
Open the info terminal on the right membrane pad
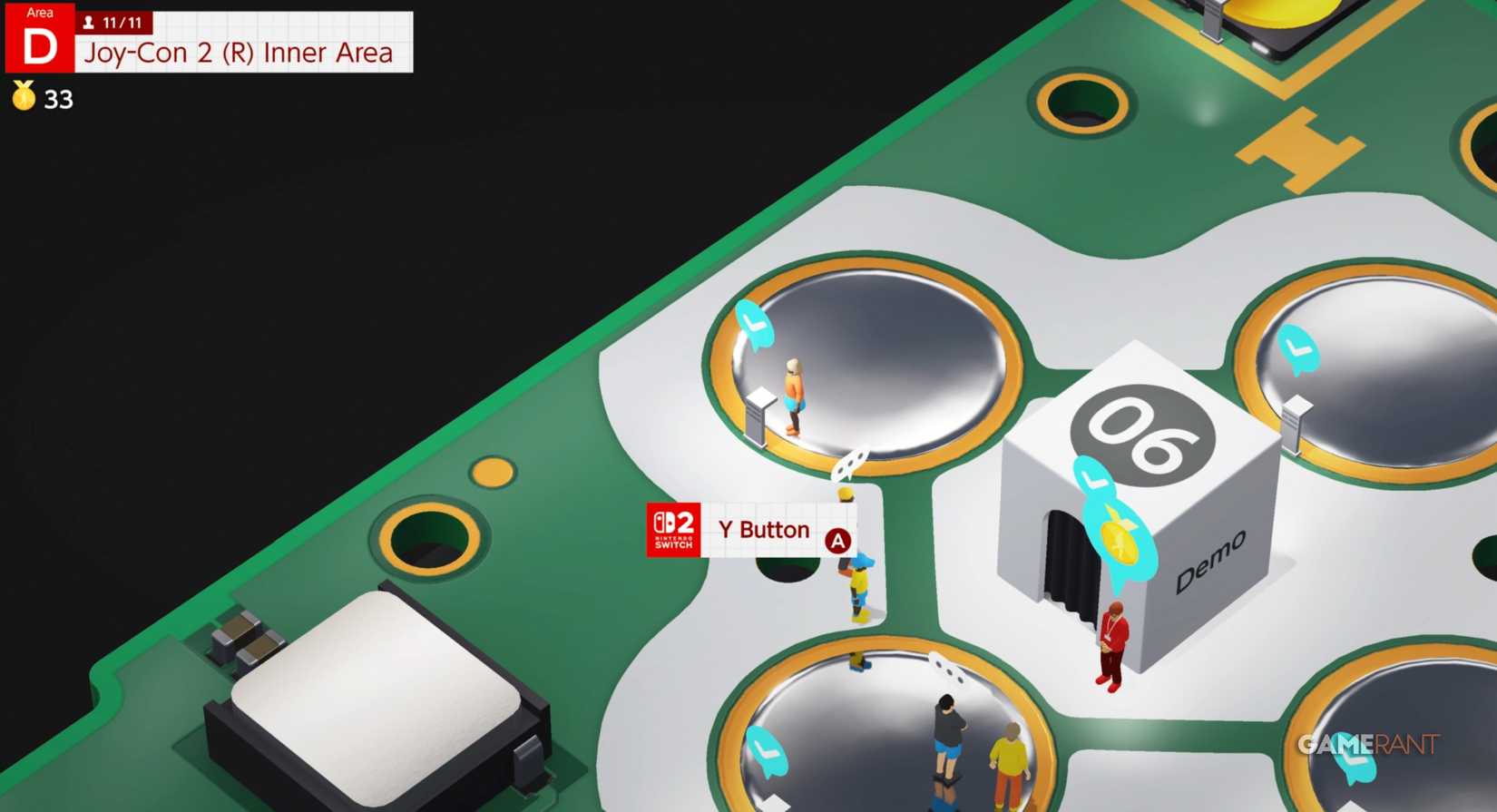click(x=1296, y=414)
